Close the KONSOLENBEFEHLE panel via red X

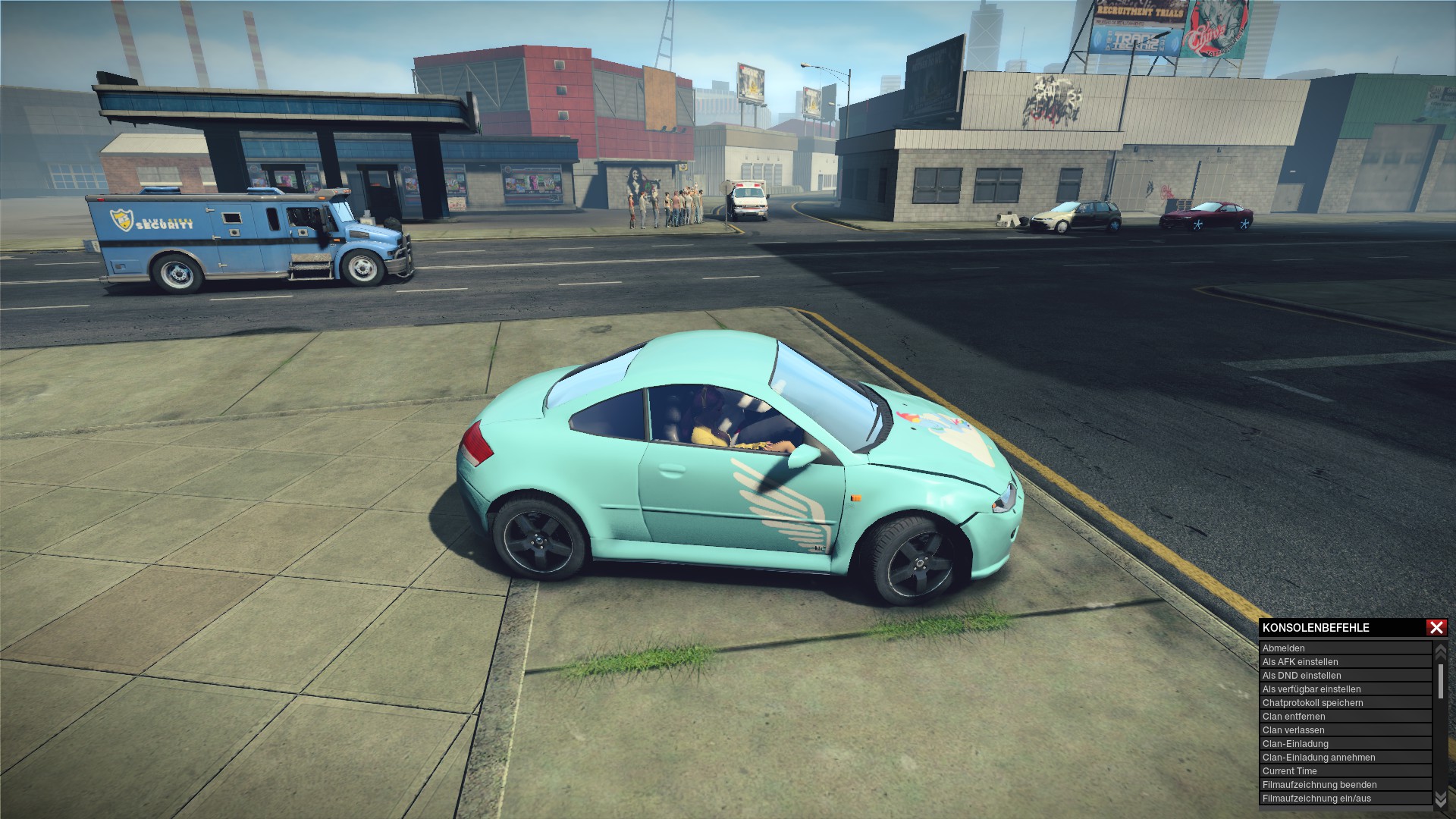click(1436, 627)
